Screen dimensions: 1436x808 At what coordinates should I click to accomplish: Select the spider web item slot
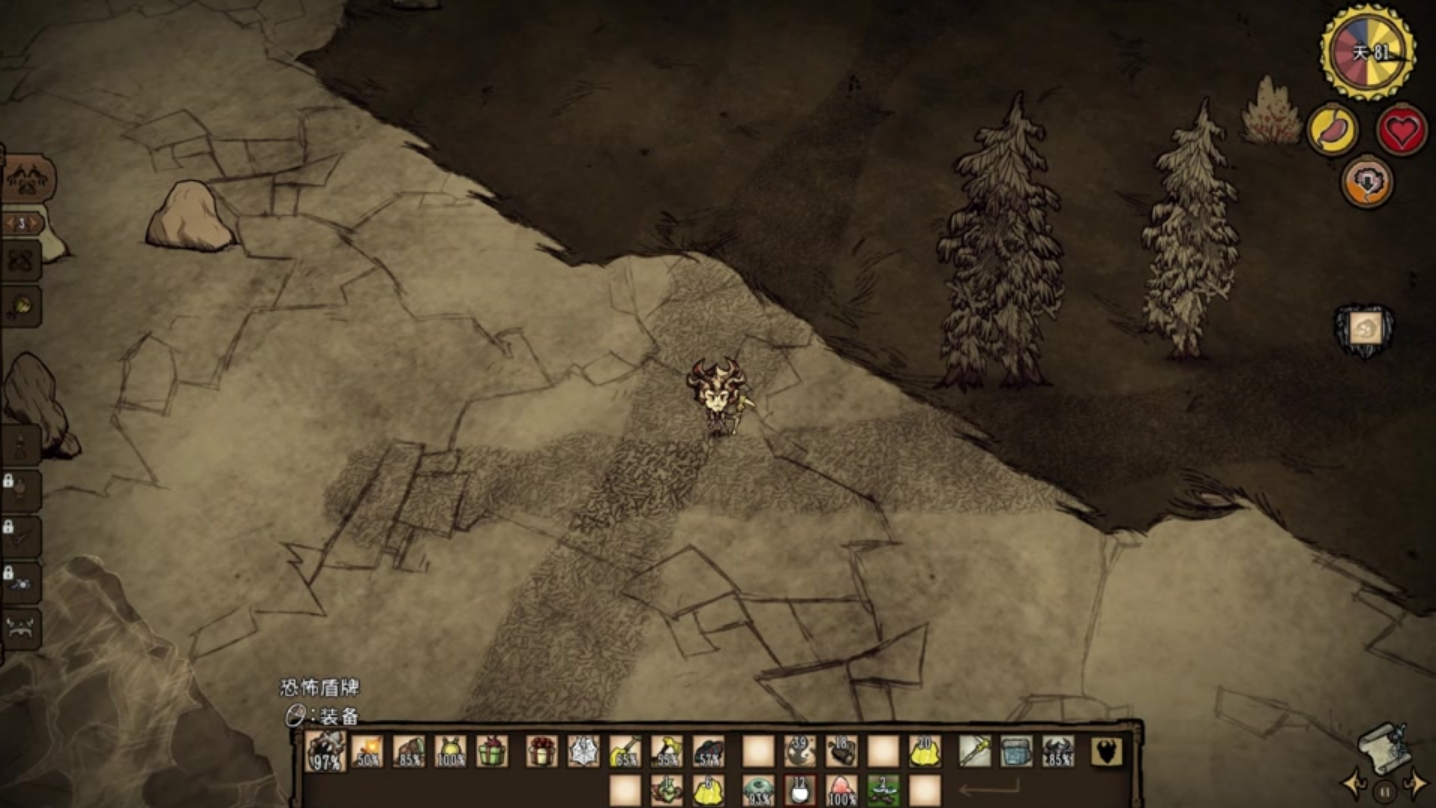click(583, 751)
